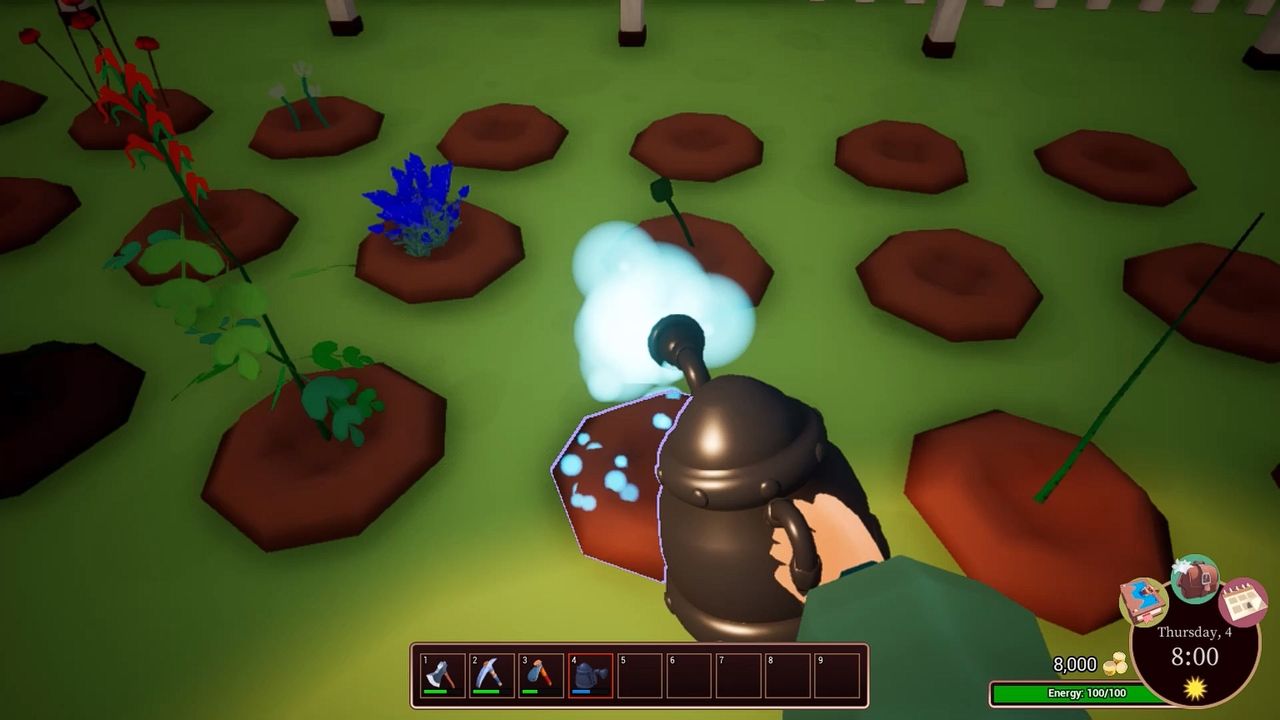Viewport: 1280px width, 720px height.
Task: Select empty hotbar slot 5
Action: tap(640, 672)
